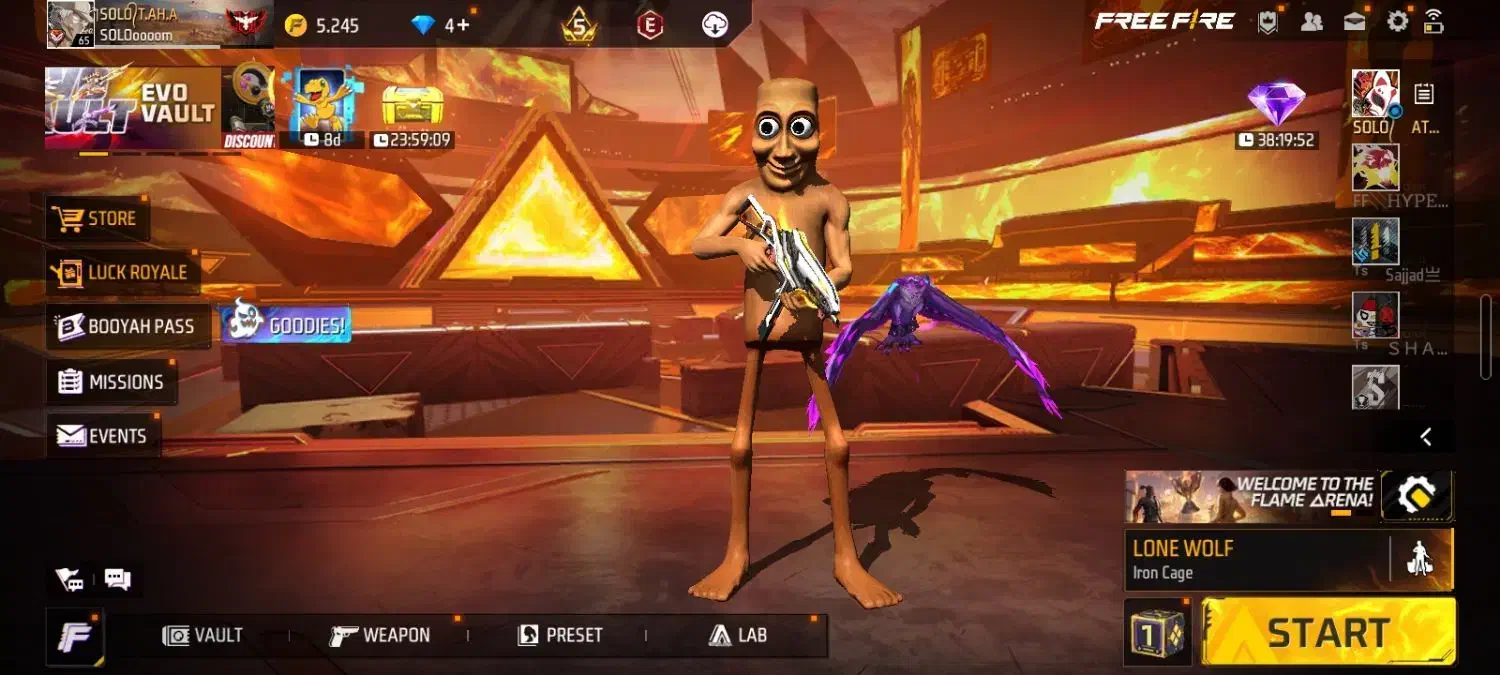Open the chat bubble icon

click(x=118, y=579)
